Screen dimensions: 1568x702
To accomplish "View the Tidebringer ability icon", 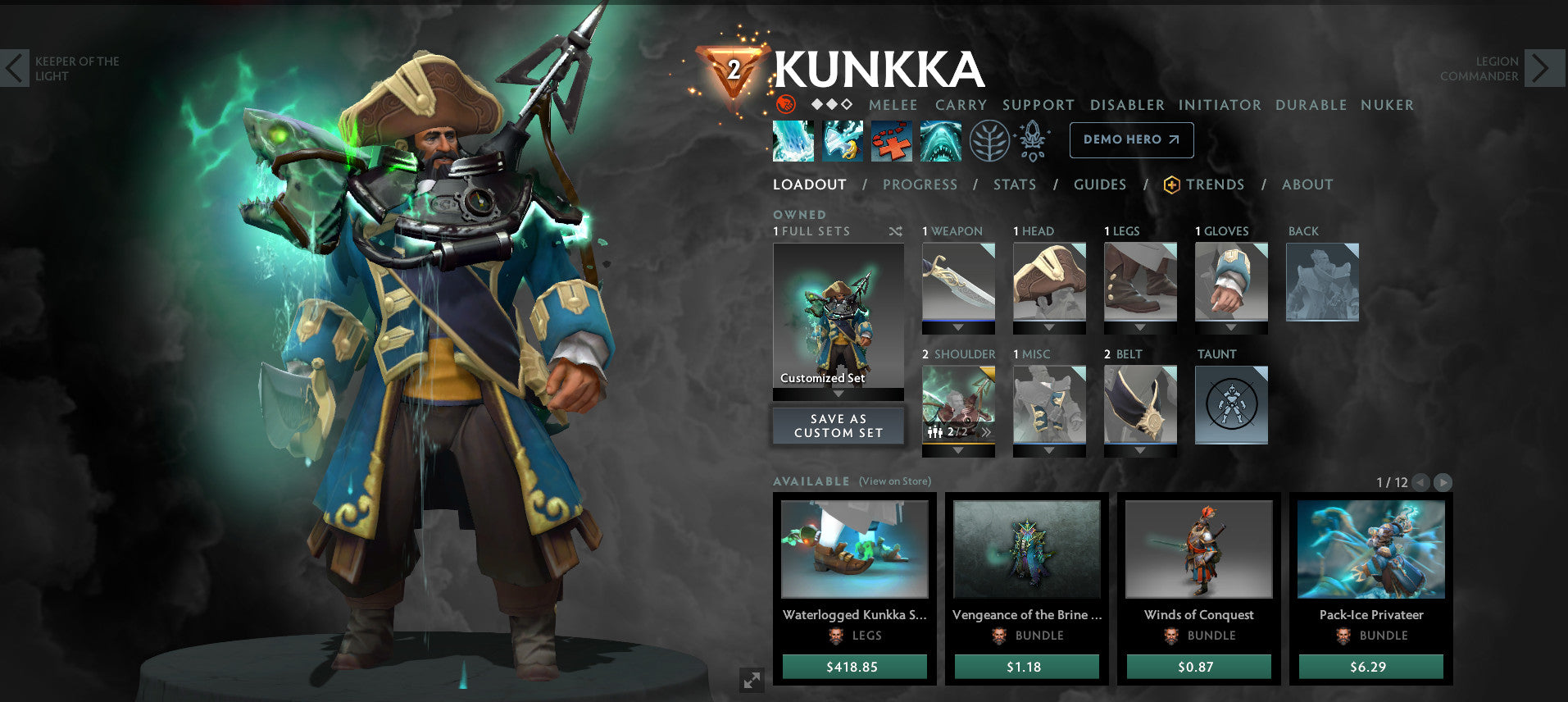I will click(843, 139).
